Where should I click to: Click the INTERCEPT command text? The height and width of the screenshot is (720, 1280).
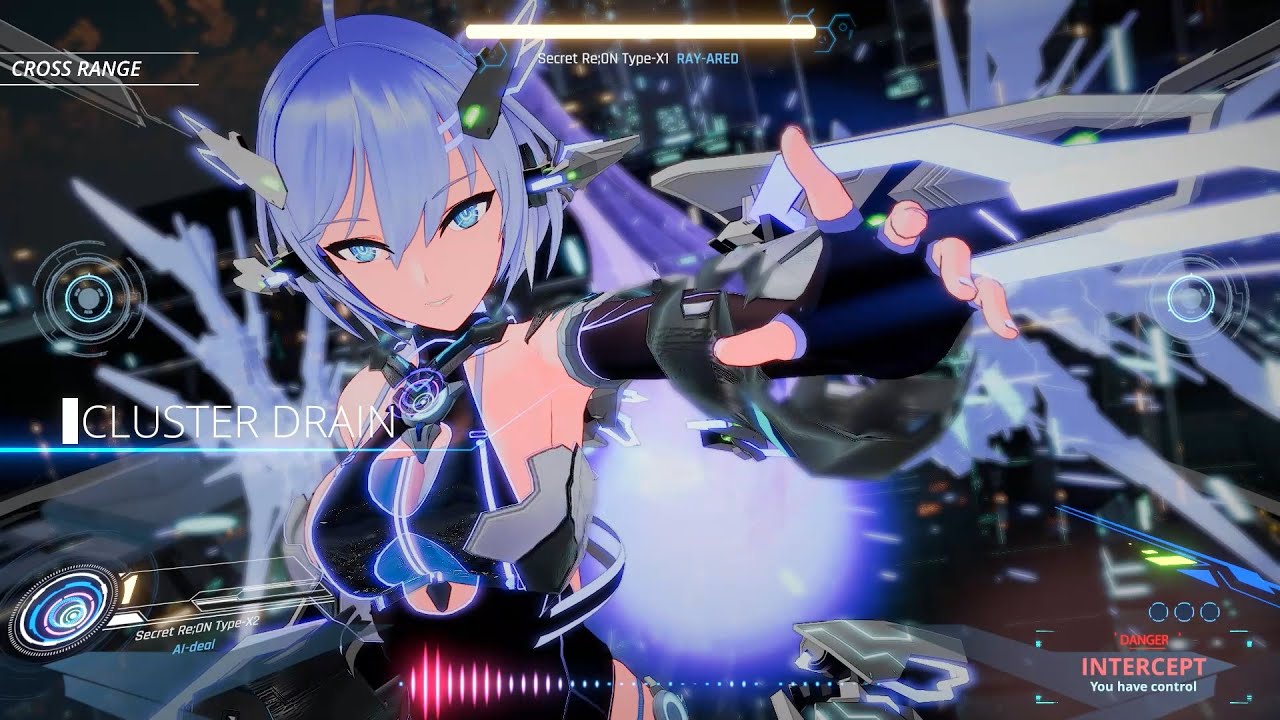(1143, 665)
